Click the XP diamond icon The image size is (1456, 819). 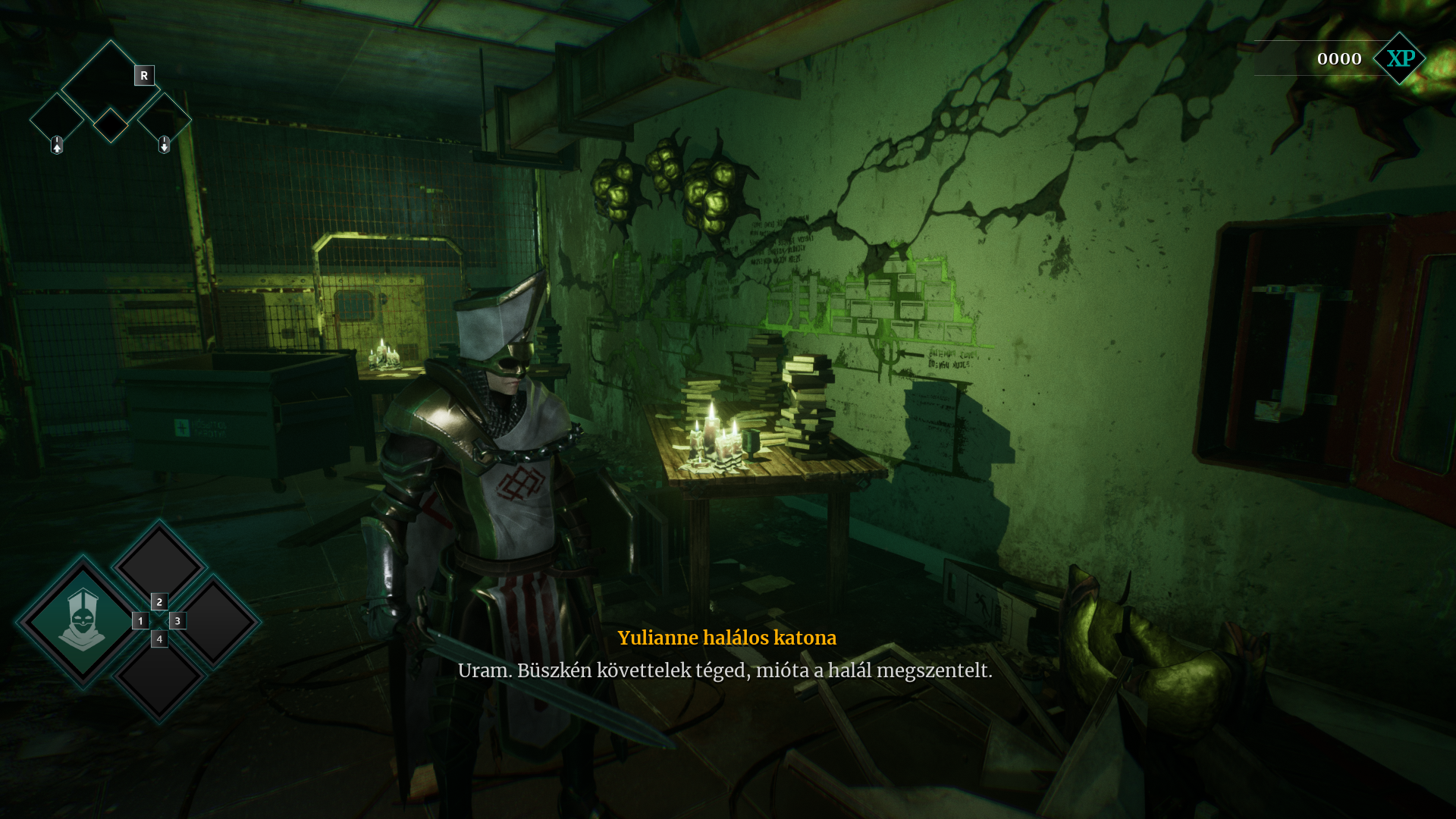coord(1400,58)
